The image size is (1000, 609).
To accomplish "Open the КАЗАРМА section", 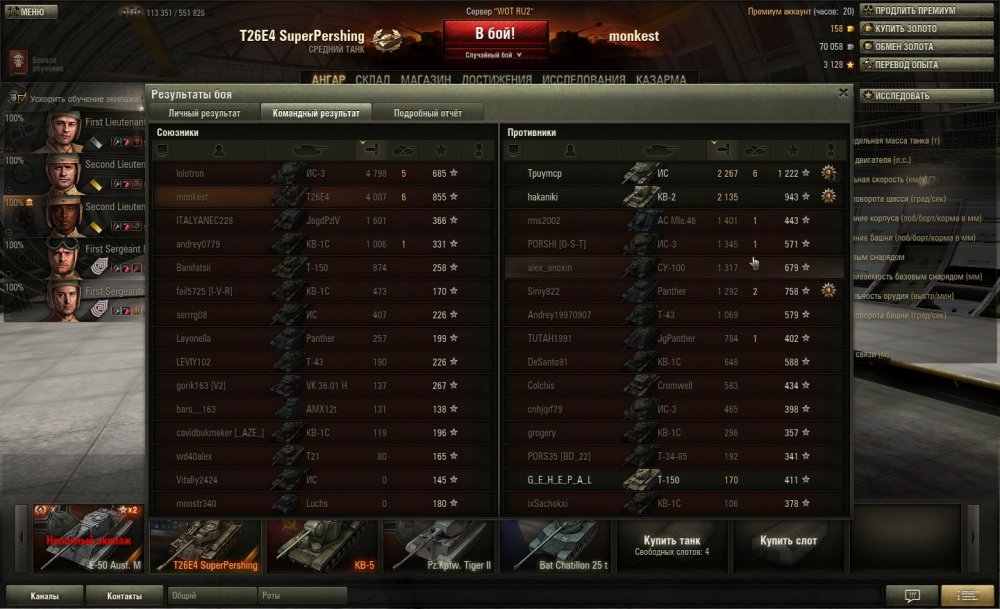I will [x=661, y=80].
